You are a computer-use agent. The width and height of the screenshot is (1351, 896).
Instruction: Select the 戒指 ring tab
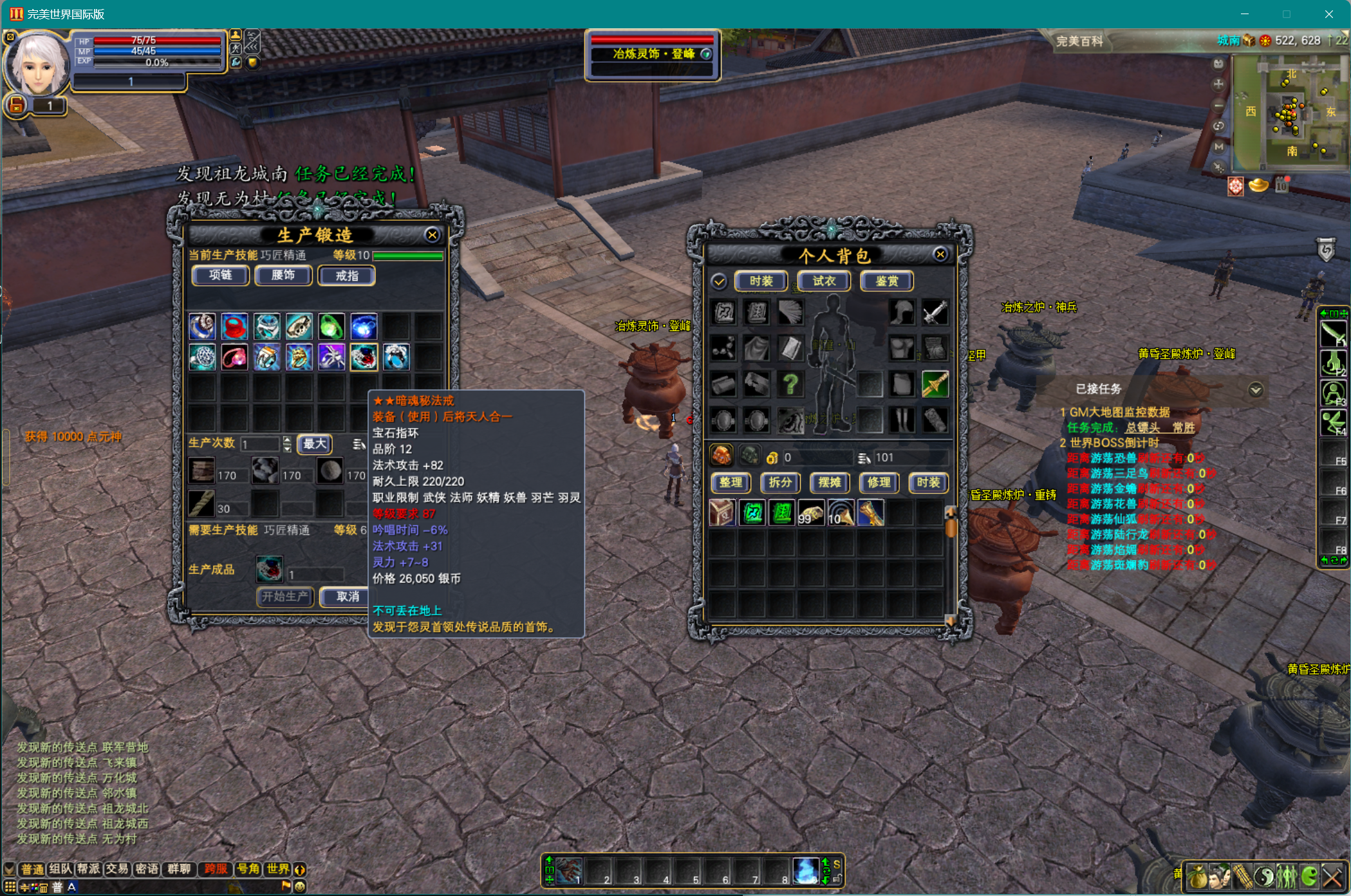pos(346,275)
